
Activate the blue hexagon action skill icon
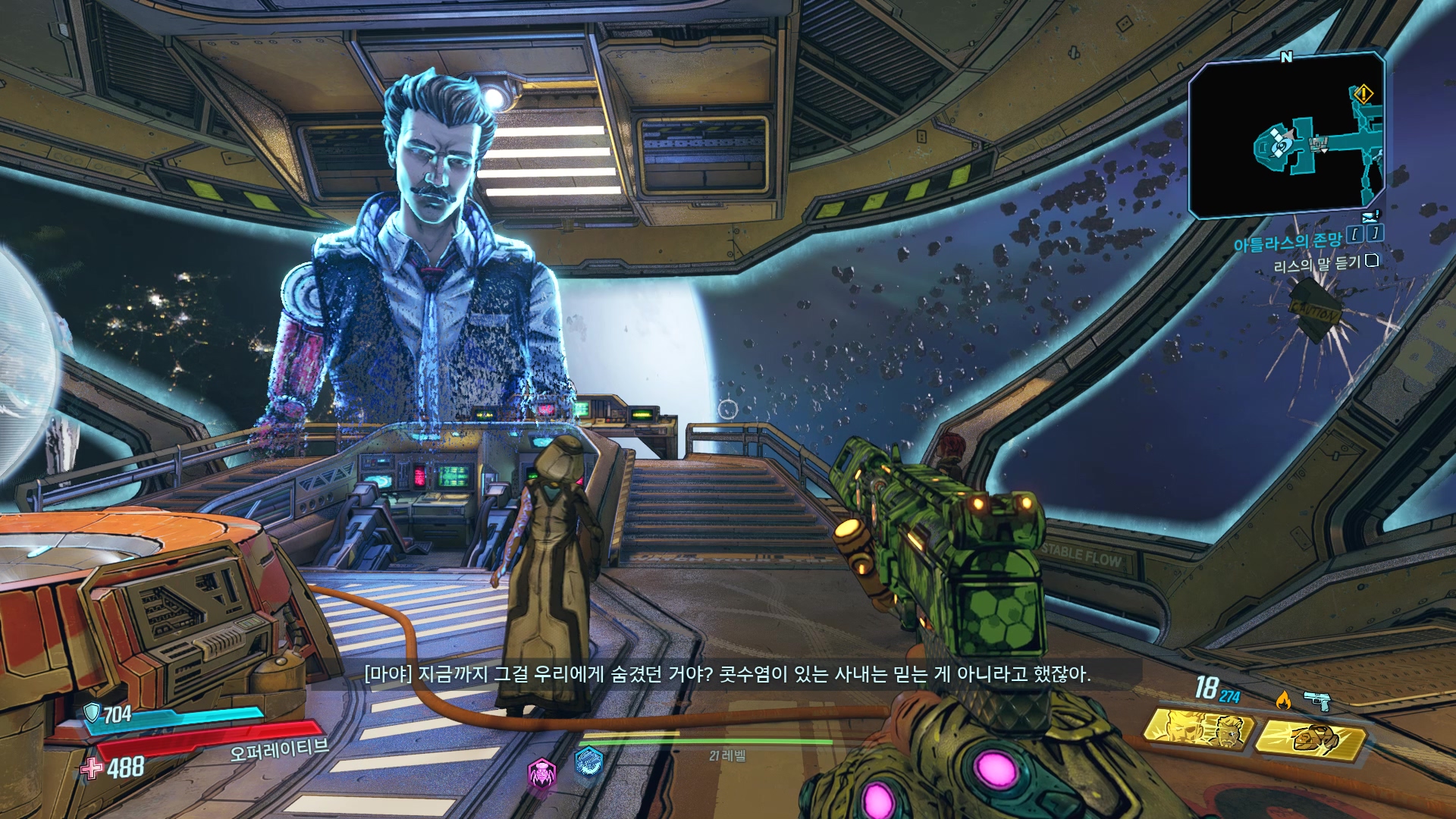[588, 761]
